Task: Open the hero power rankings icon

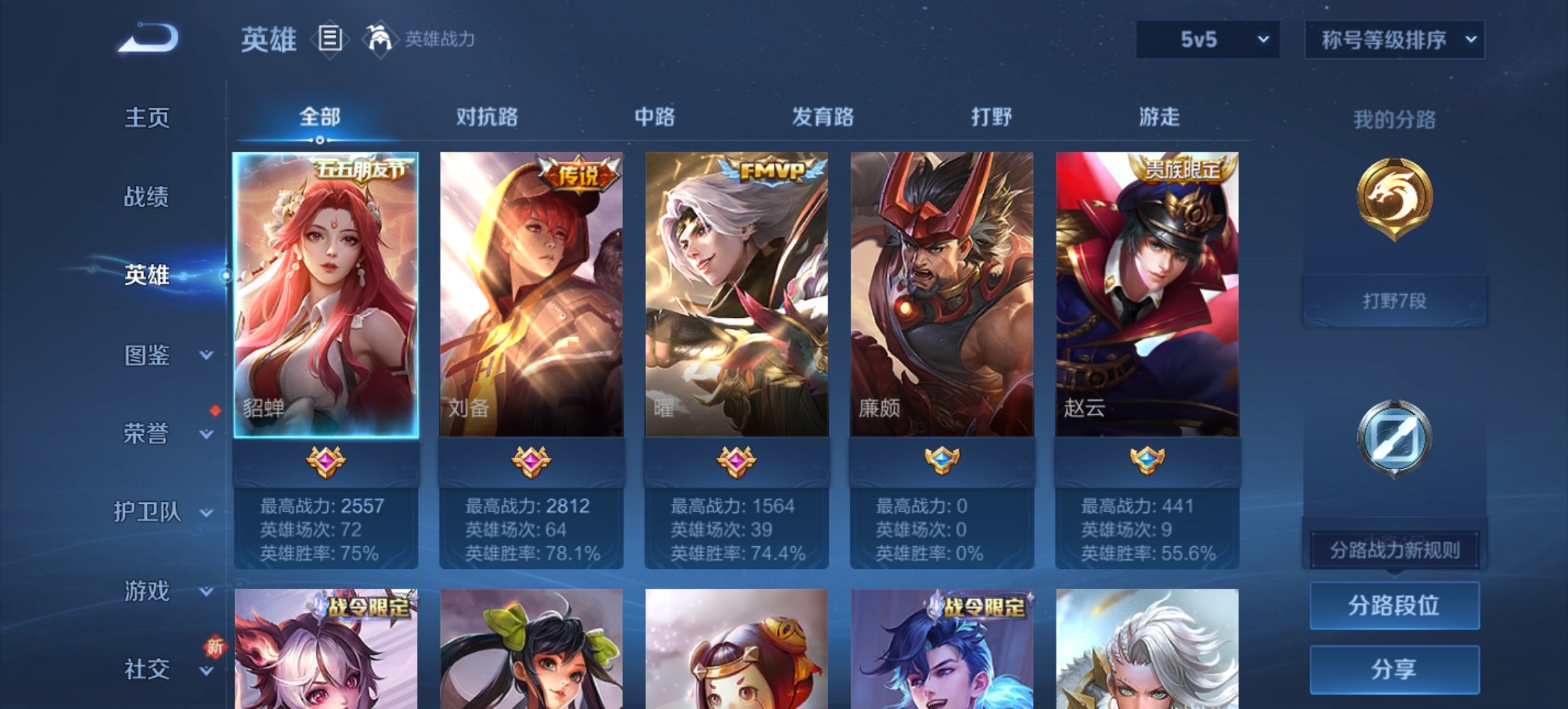Action: click(x=379, y=40)
